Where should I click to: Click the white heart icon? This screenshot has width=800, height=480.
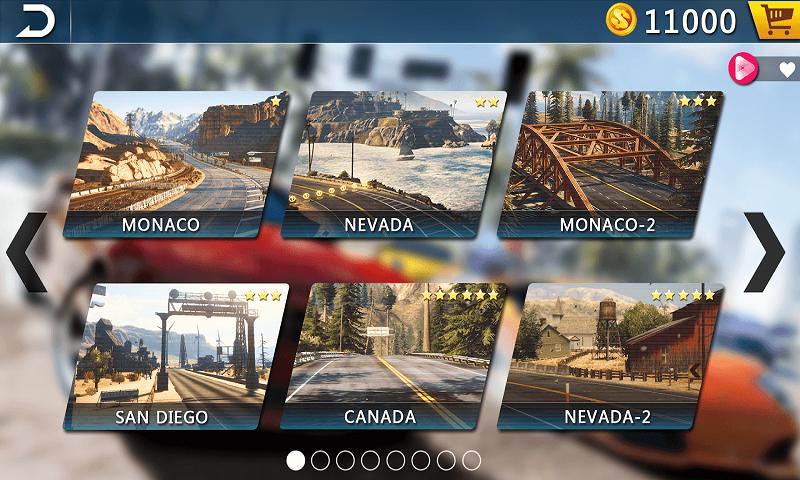[x=786, y=69]
